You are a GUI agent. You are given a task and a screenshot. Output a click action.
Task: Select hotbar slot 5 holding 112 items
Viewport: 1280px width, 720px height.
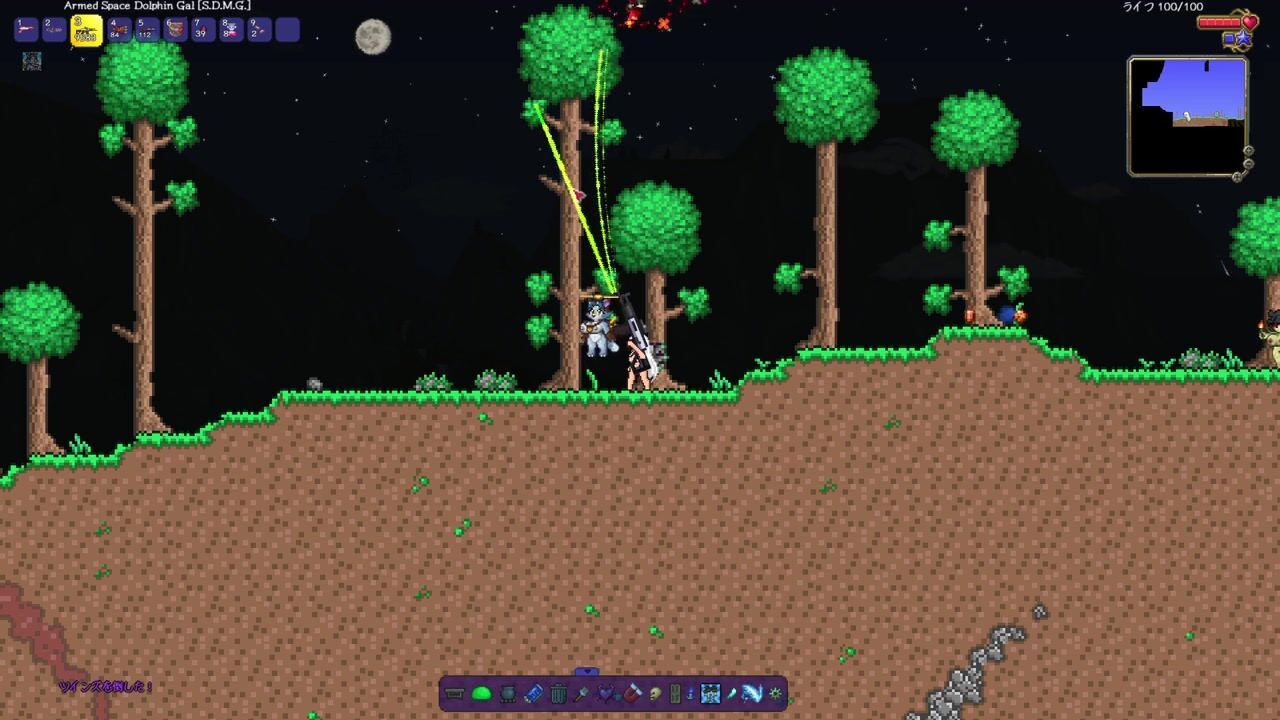pos(146,30)
